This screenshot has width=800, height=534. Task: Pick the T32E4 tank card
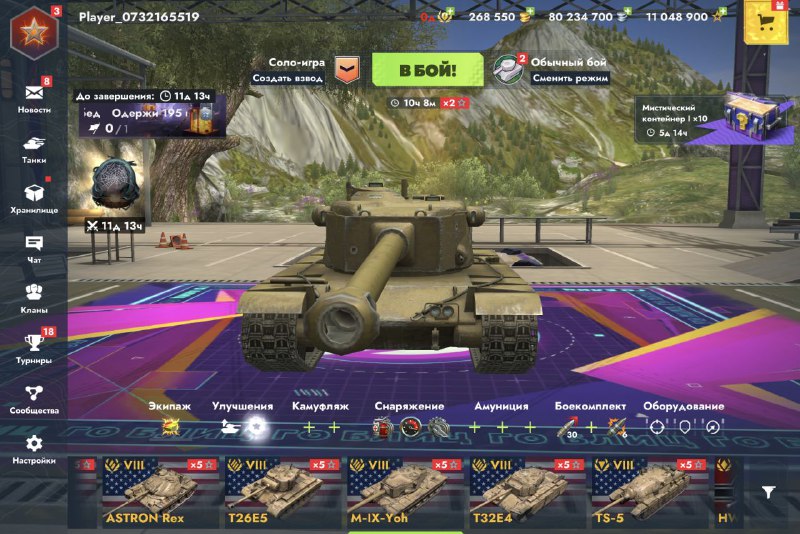click(x=526, y=492)
